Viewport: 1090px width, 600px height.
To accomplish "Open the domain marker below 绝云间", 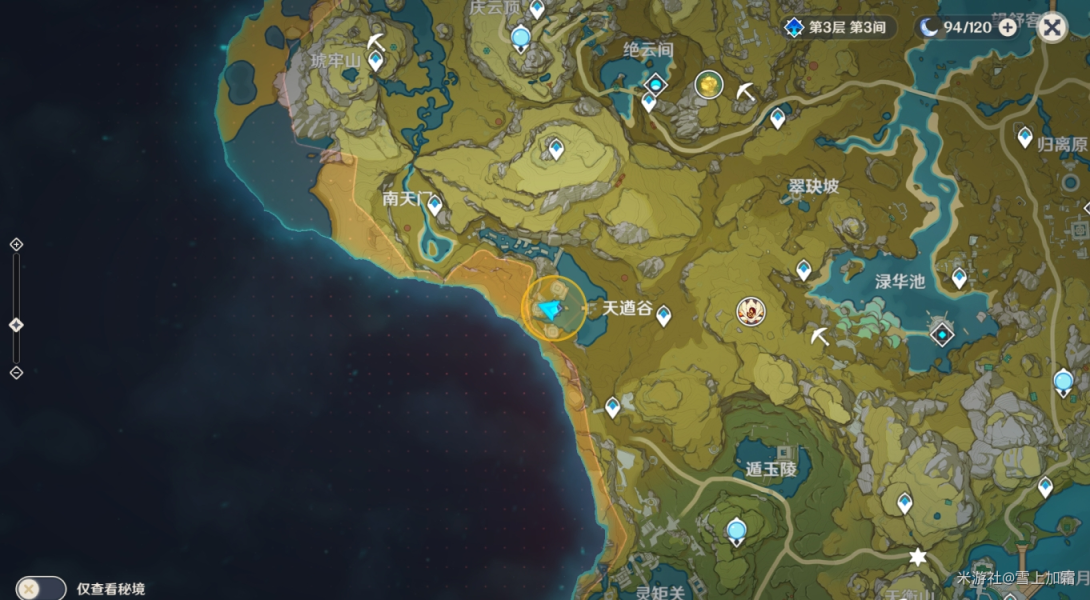I will click(655, 83).
